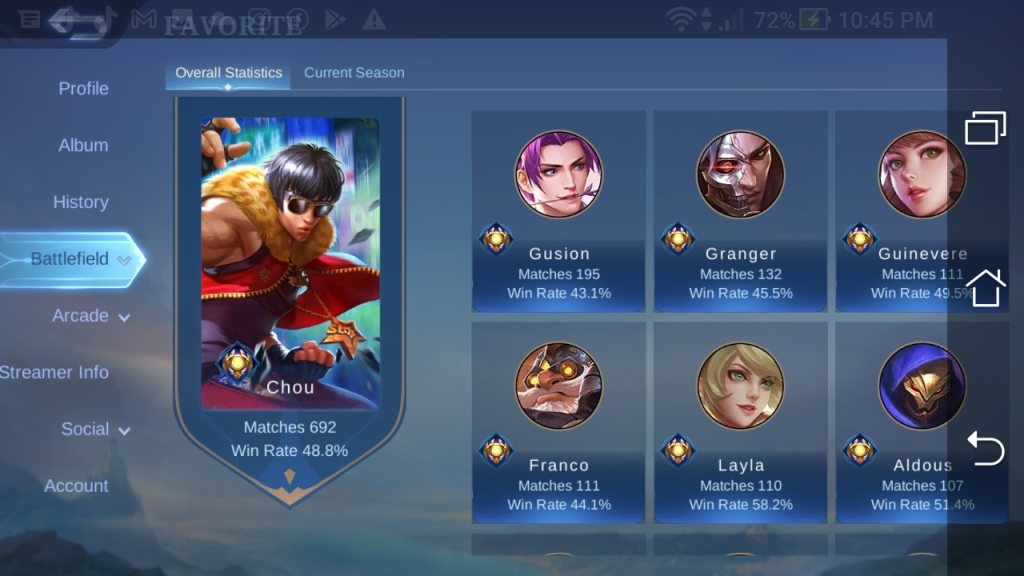The image size is (1024, 576).
Task: Expand the Social menu section
Action: 96,430
